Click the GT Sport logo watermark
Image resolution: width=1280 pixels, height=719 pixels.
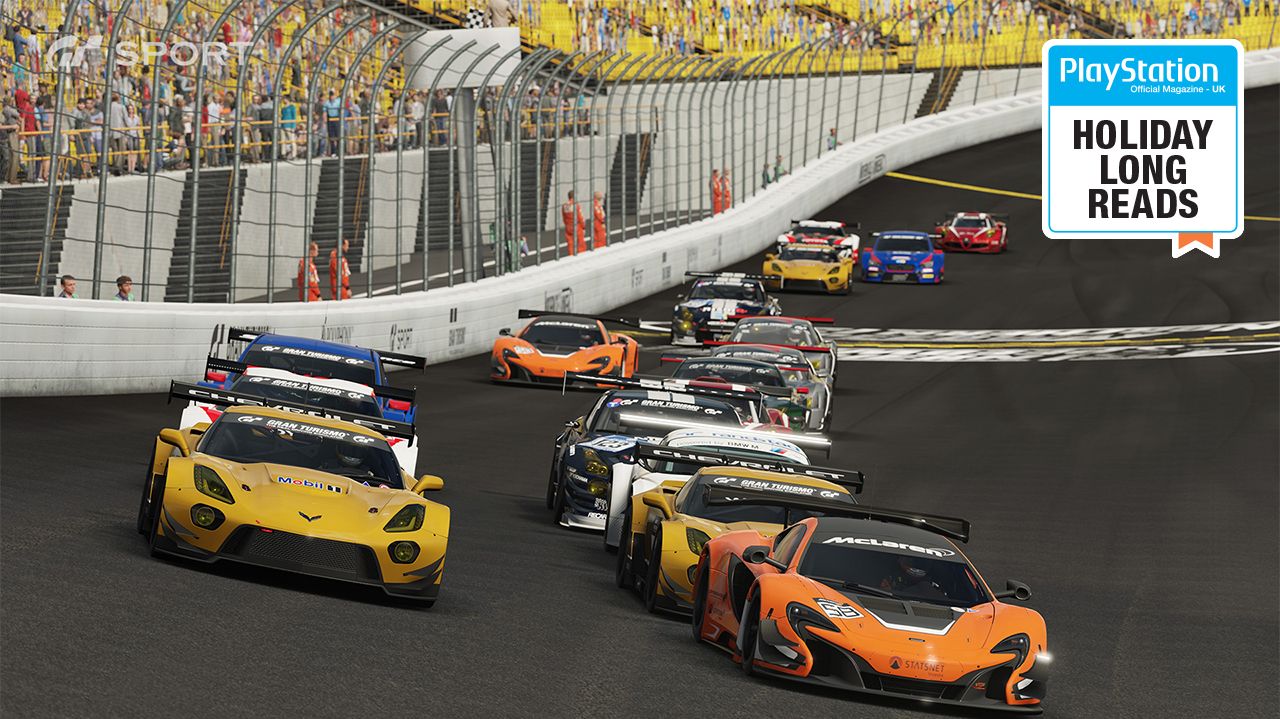[150, 54]
